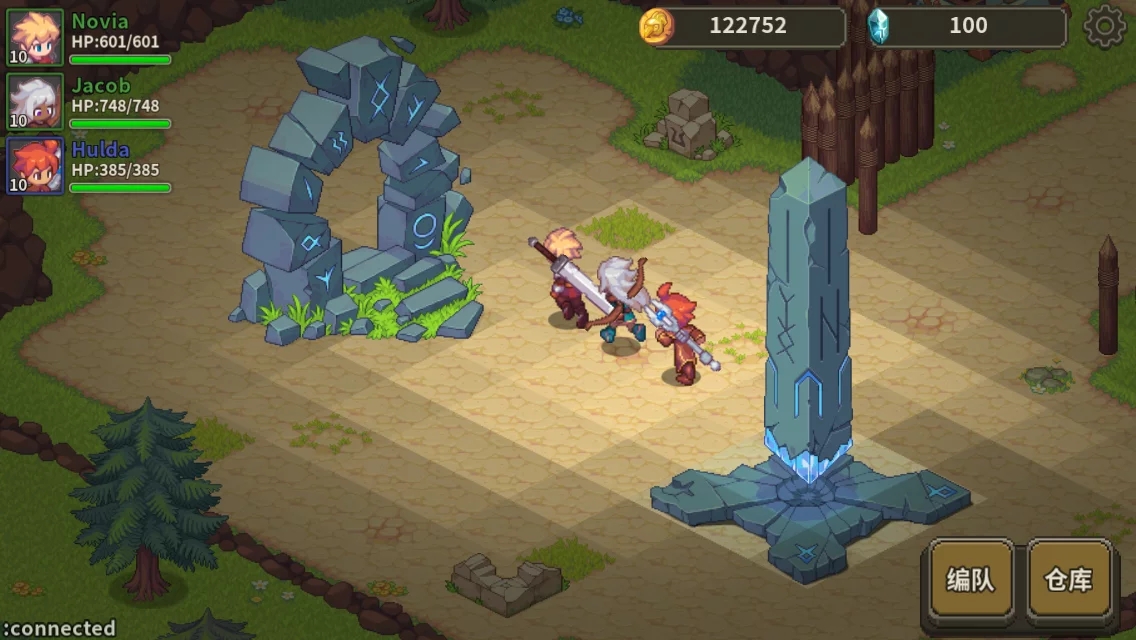Click the blue crystal currency icon
The width and height of the screenshot is (1136, 640).
click(x=879, y=26)
